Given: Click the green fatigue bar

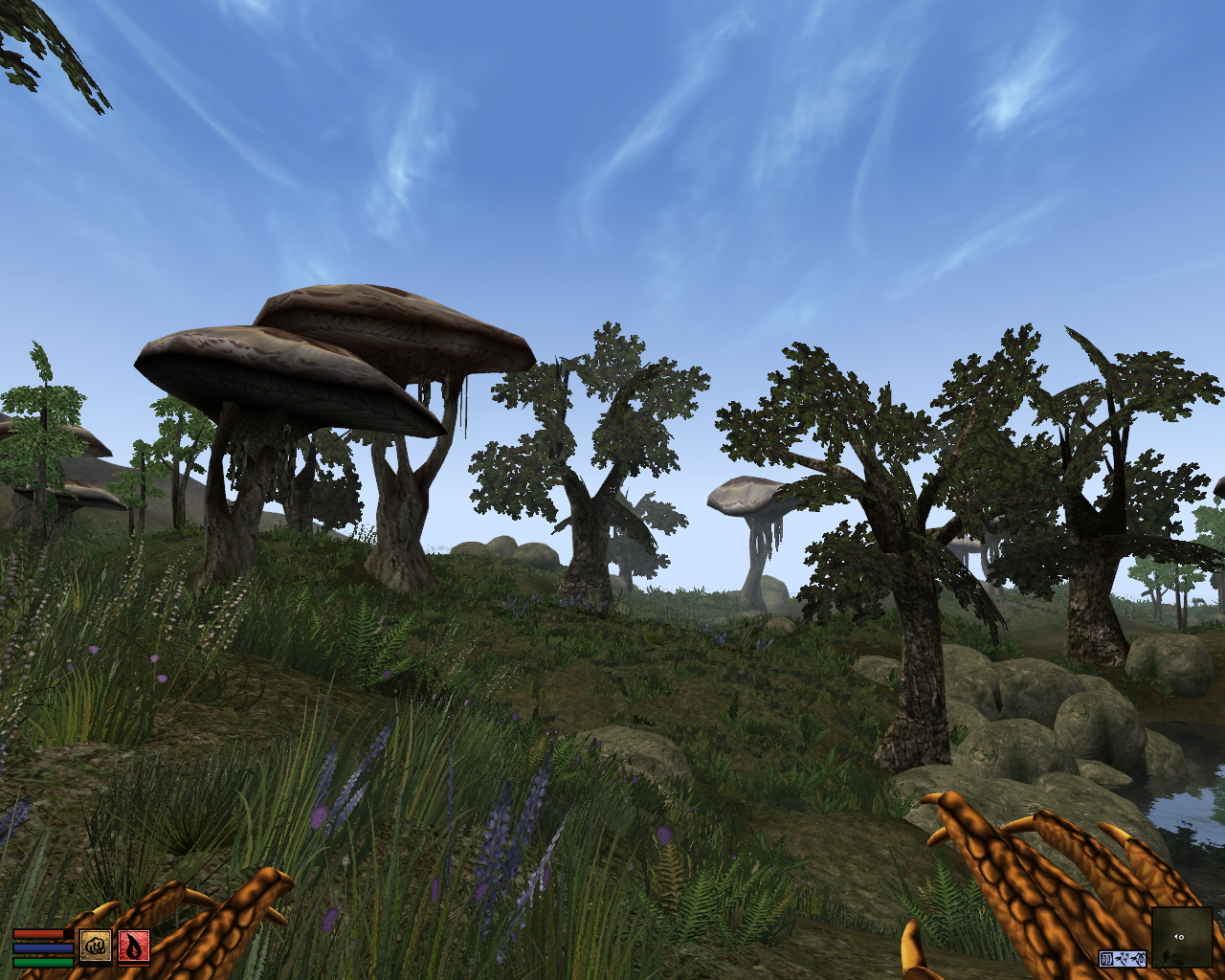Looking at the screenshot, I should (x=43, y=963).
